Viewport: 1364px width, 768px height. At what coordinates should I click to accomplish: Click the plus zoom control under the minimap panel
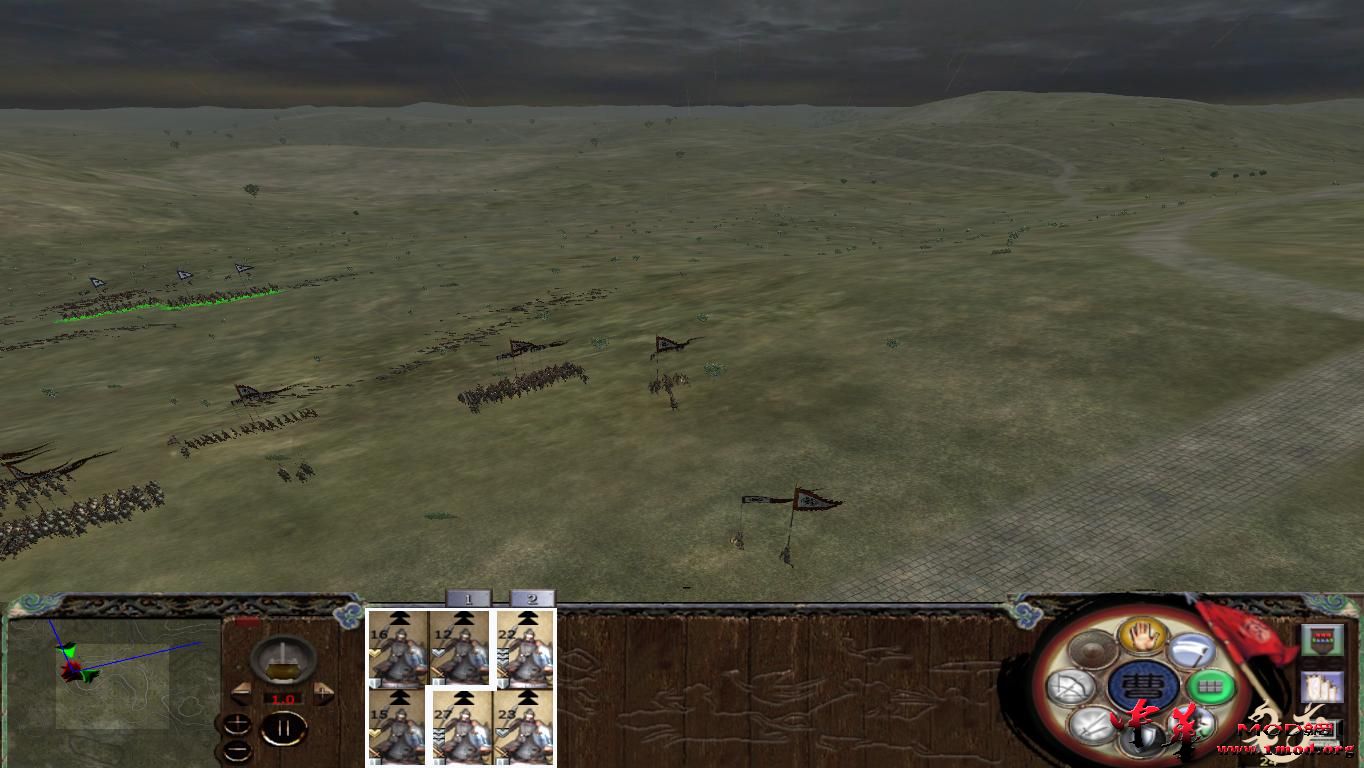tap(238, 722)
